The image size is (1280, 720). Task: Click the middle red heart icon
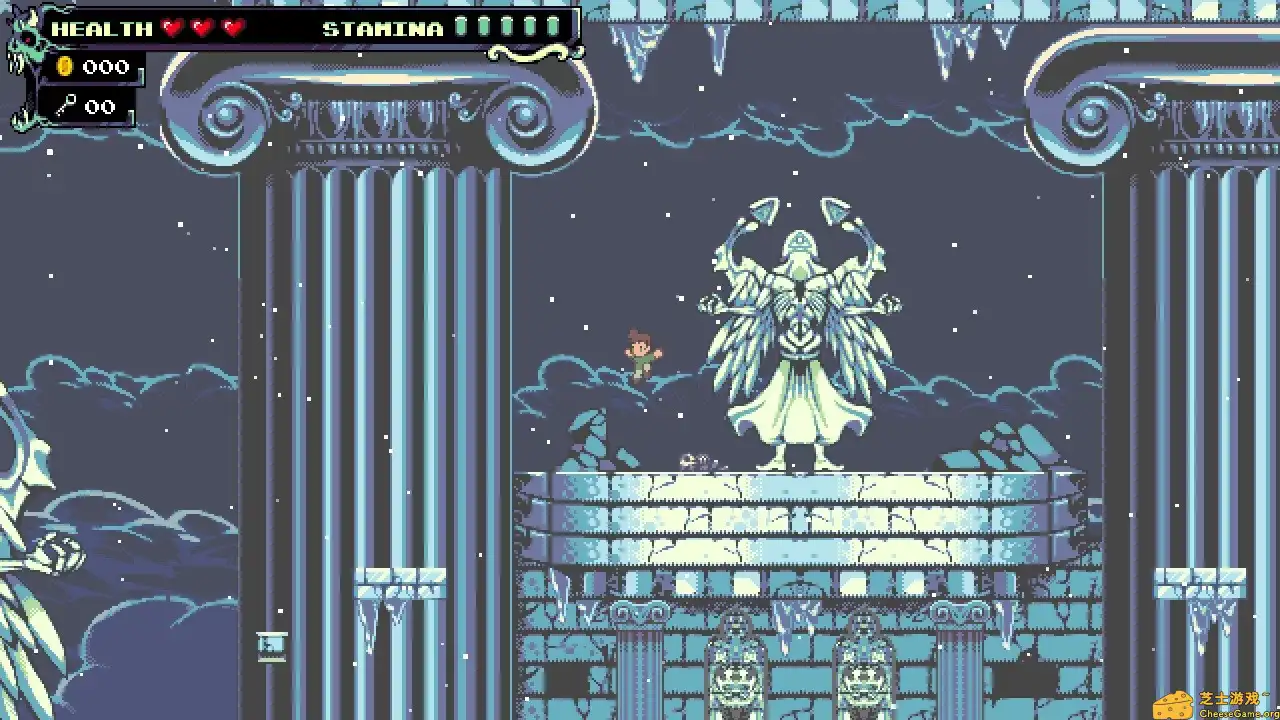(x=203, y=28)
